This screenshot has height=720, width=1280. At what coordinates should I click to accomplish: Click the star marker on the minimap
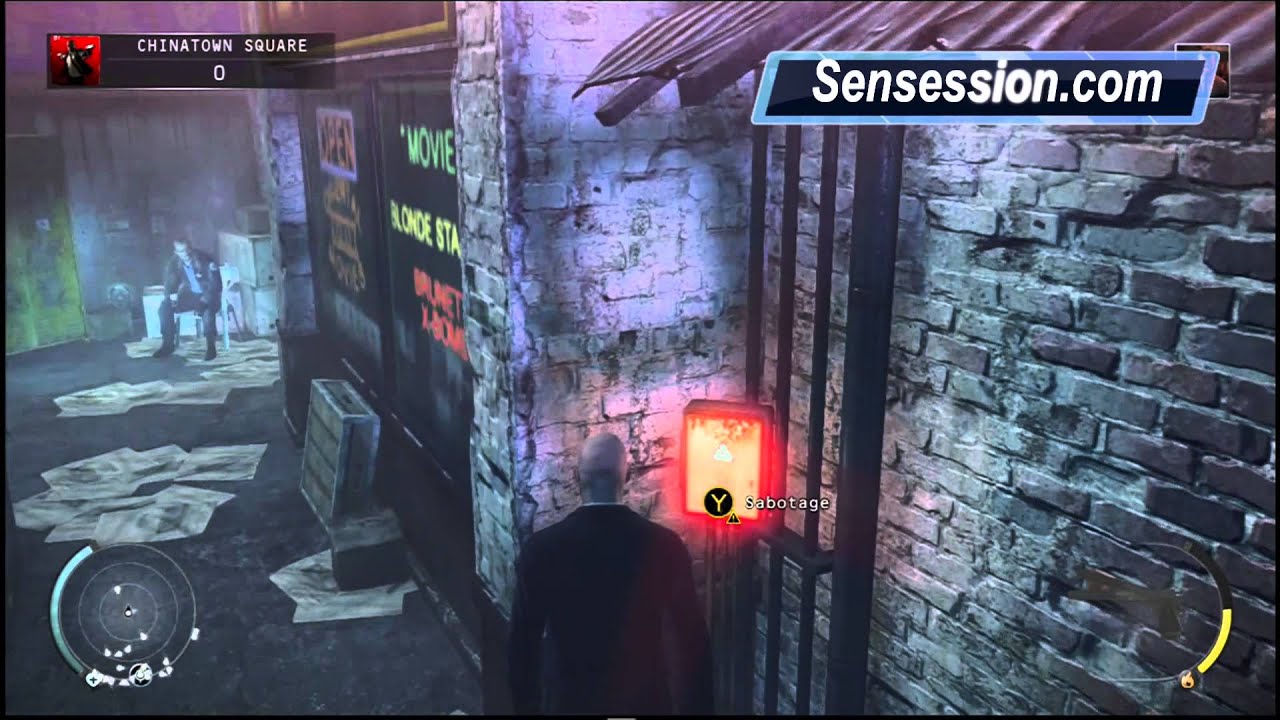(95, 678)
